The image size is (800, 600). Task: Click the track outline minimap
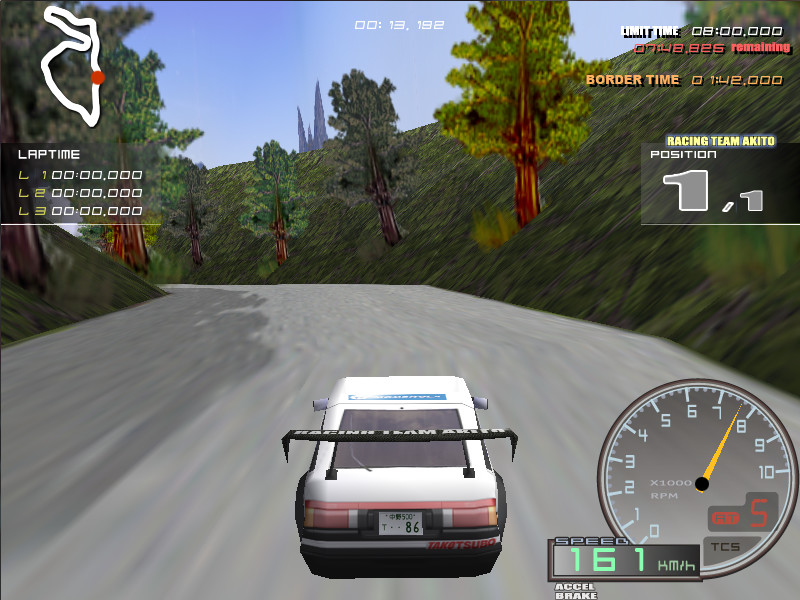coord(72,67)
